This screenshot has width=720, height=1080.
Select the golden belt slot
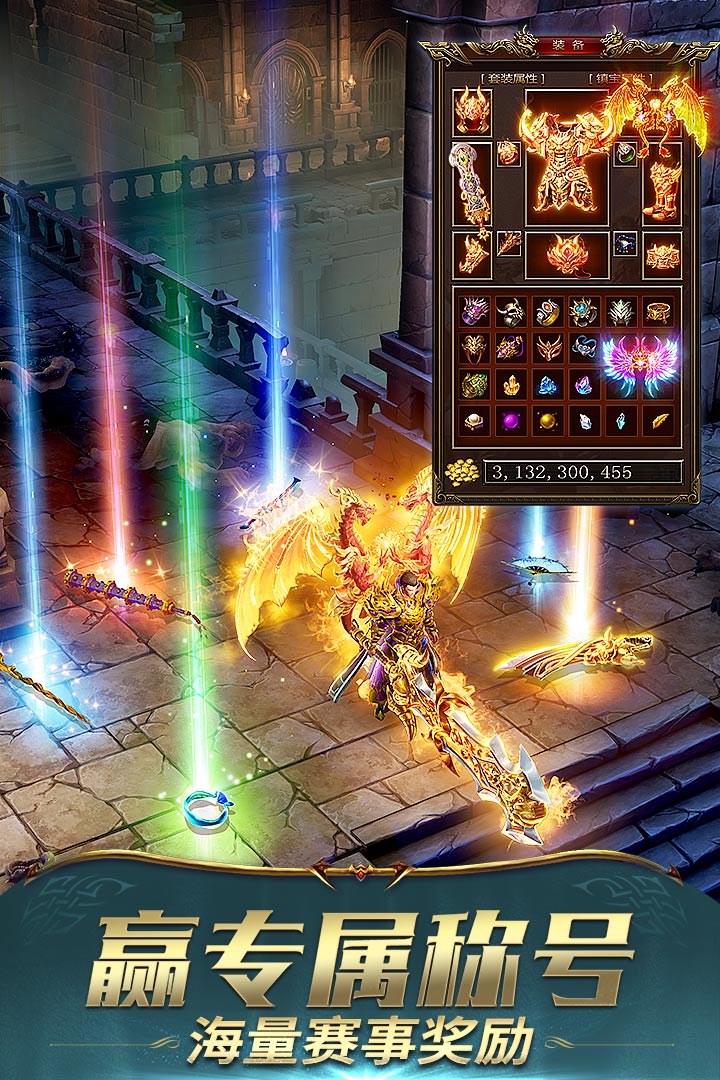(661, 254)
